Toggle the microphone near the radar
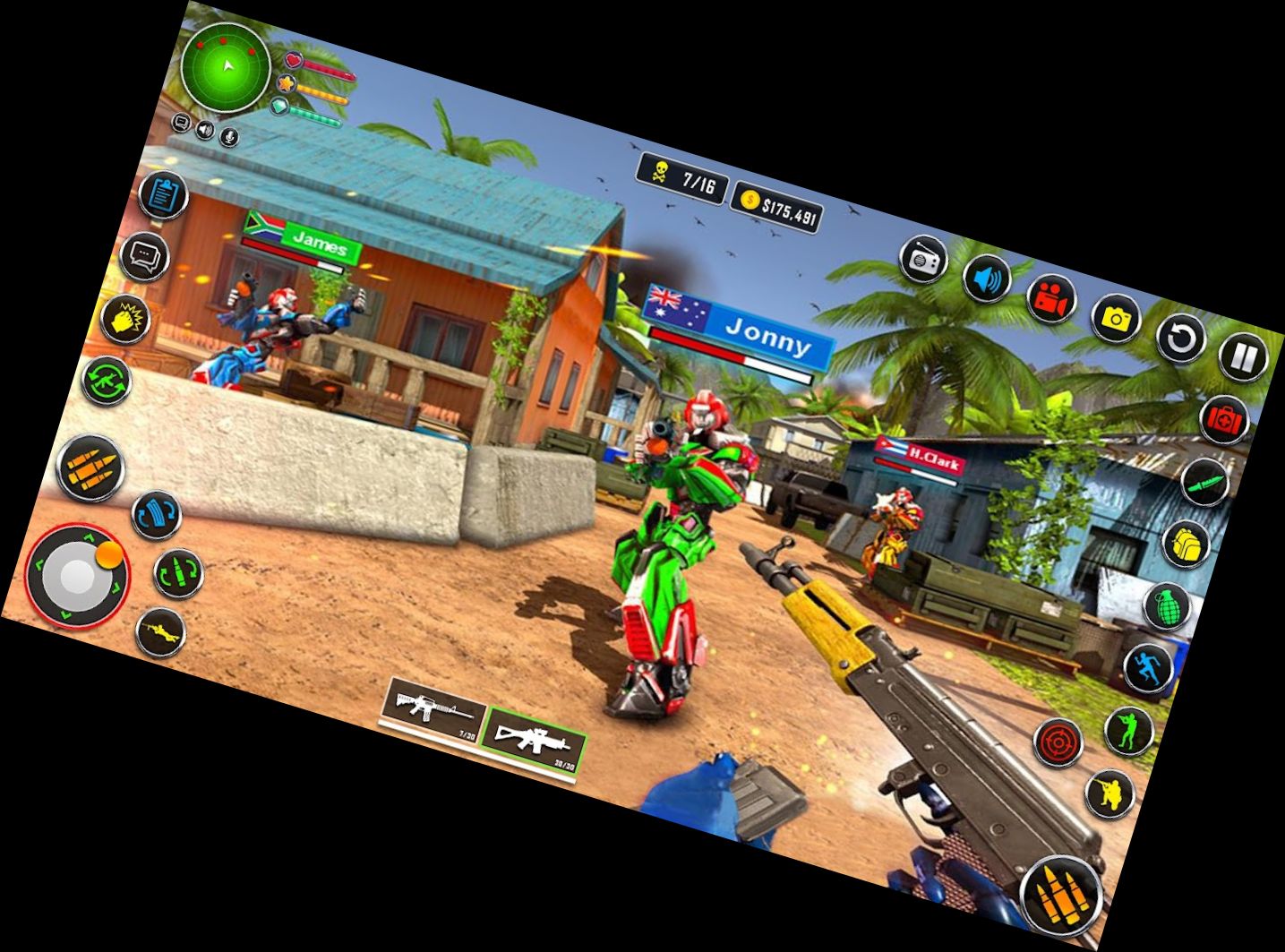The image size is (1285, 952). (x=231, y=134)
